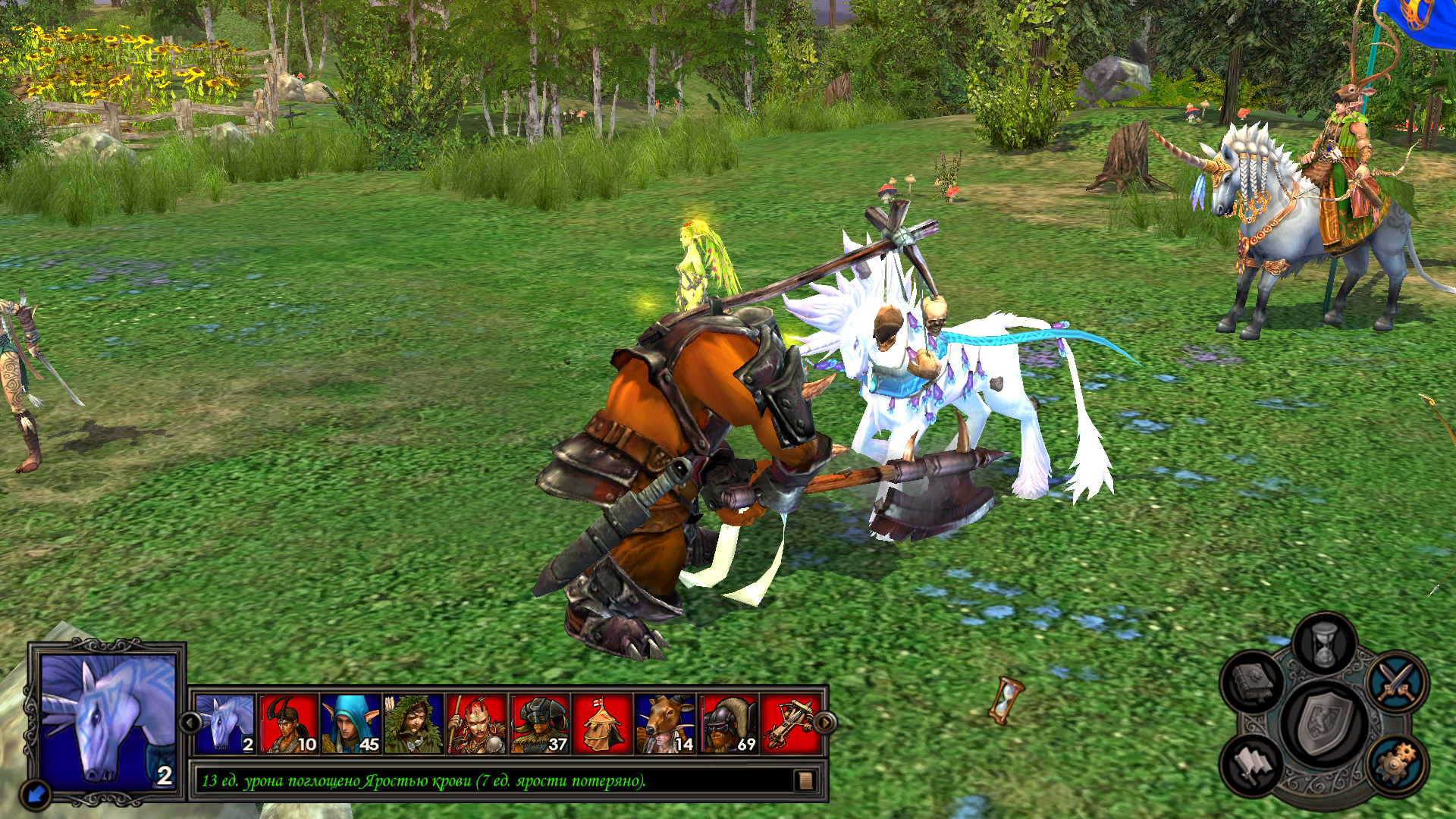Click the turn queue right arrow
This screenshot has height=819, width=1456.
[x=825, y=722]
